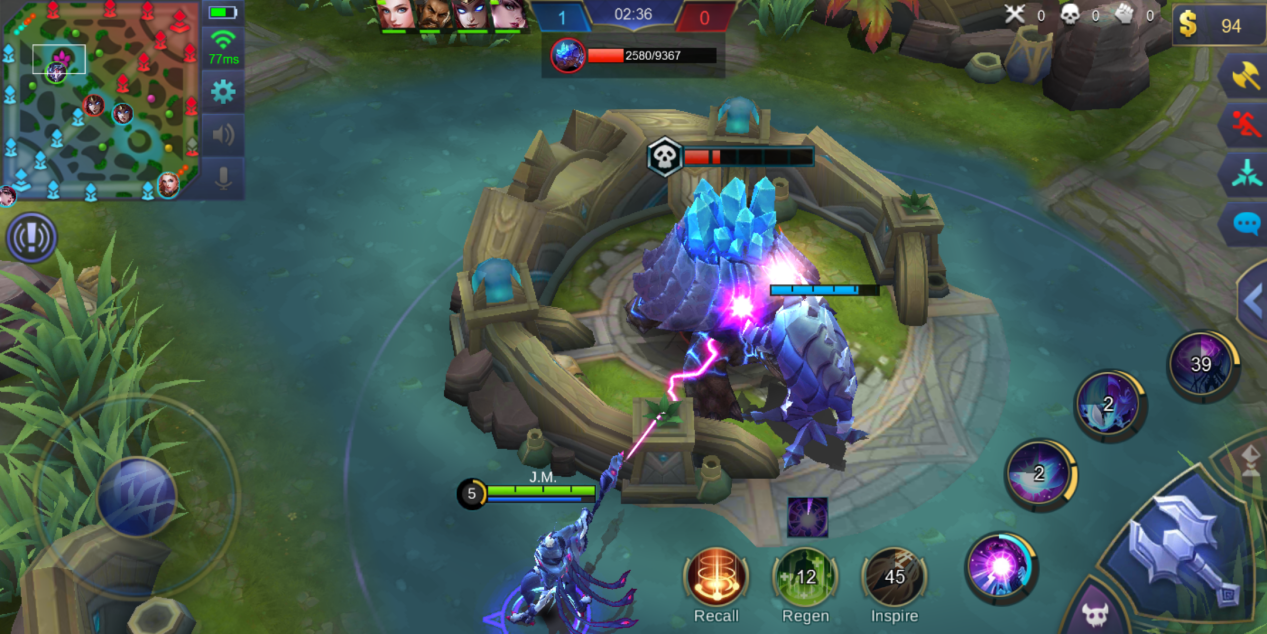This screenshot has width=1267, height=634.
Task: Tap the Recall spell button
Action: [716, 577]
